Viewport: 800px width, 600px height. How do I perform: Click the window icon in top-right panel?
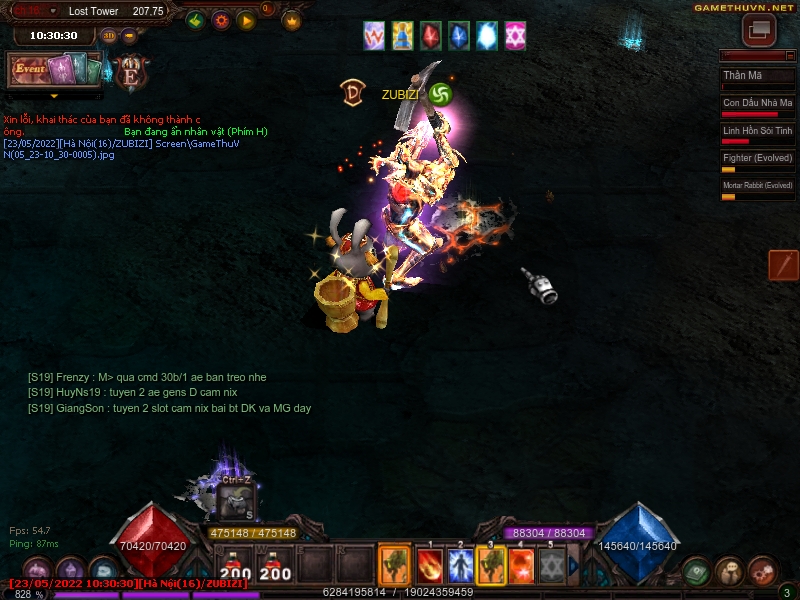(759, 30)
